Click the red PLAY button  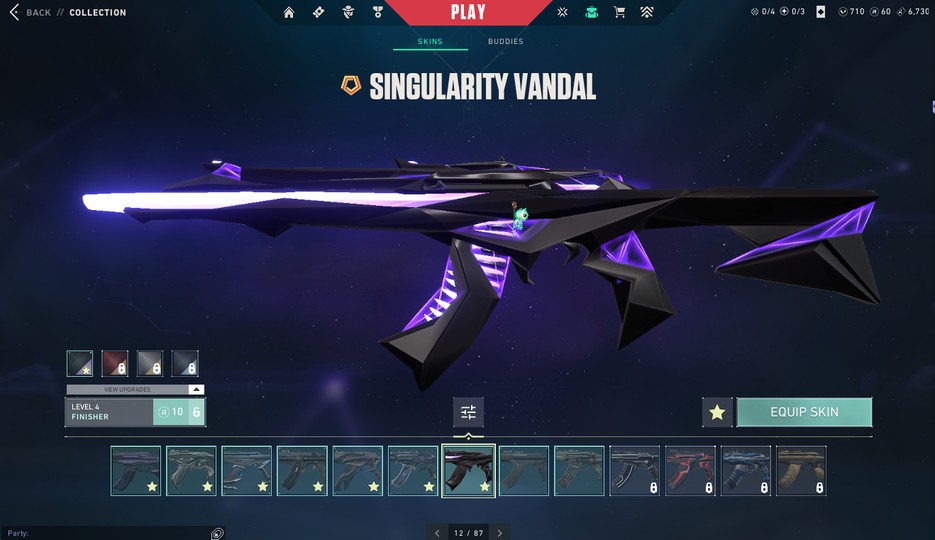click(467, 12)
